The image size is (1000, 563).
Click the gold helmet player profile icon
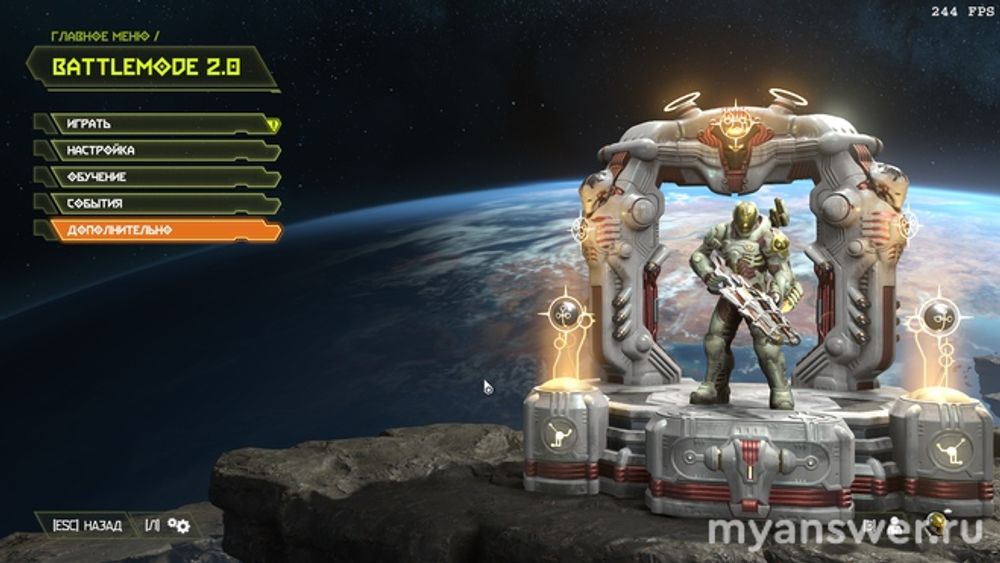tap(936, 522)
